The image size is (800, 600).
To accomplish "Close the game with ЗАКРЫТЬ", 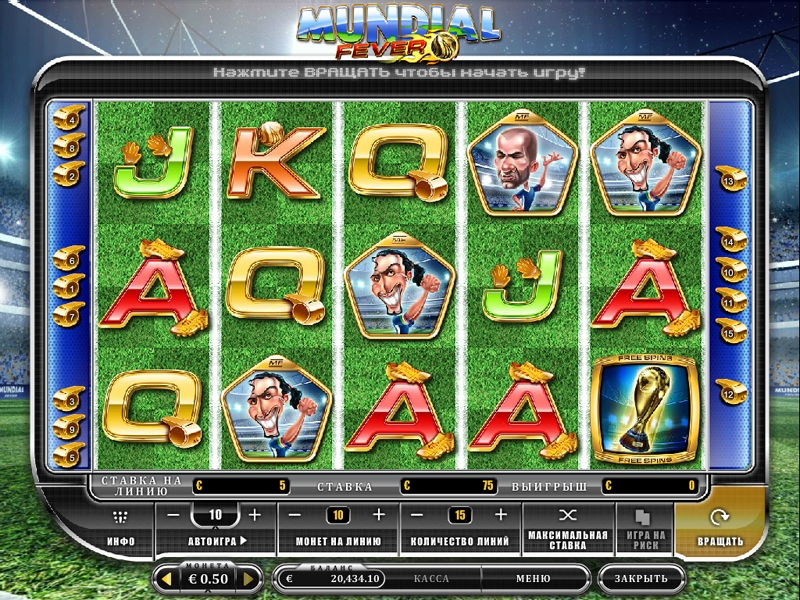I will [x=641, y=579].
